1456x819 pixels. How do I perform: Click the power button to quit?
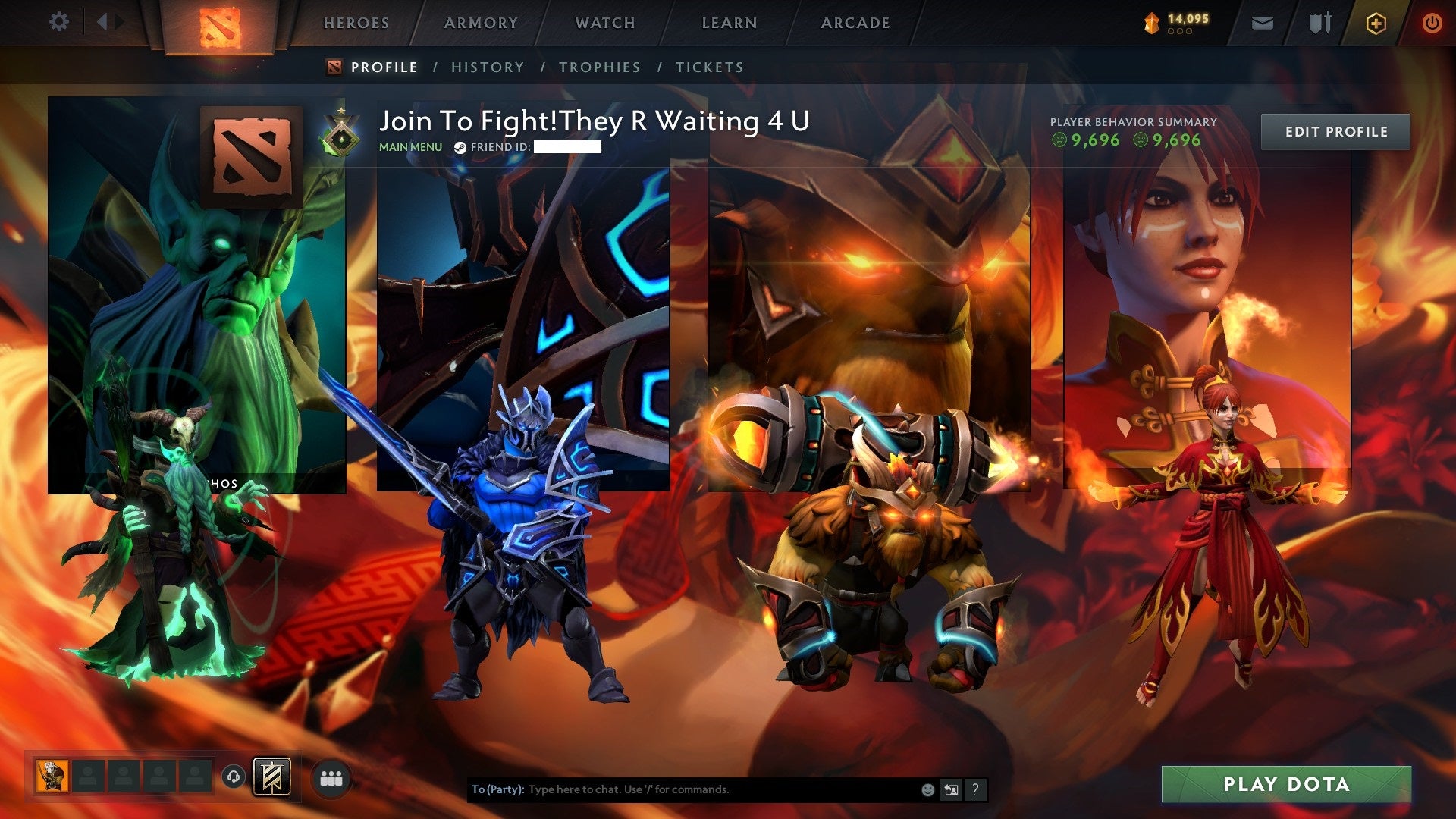coord(1433,23)
